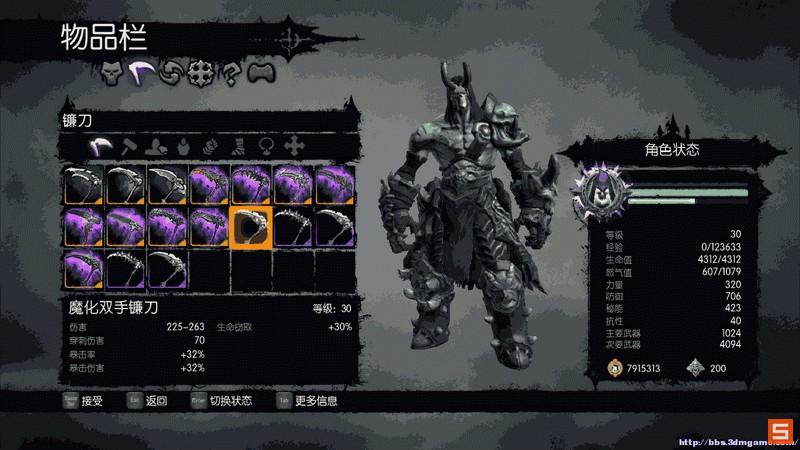Select the four-way cross category icon
Screen dimensions: 800x450
coord(295,147)
